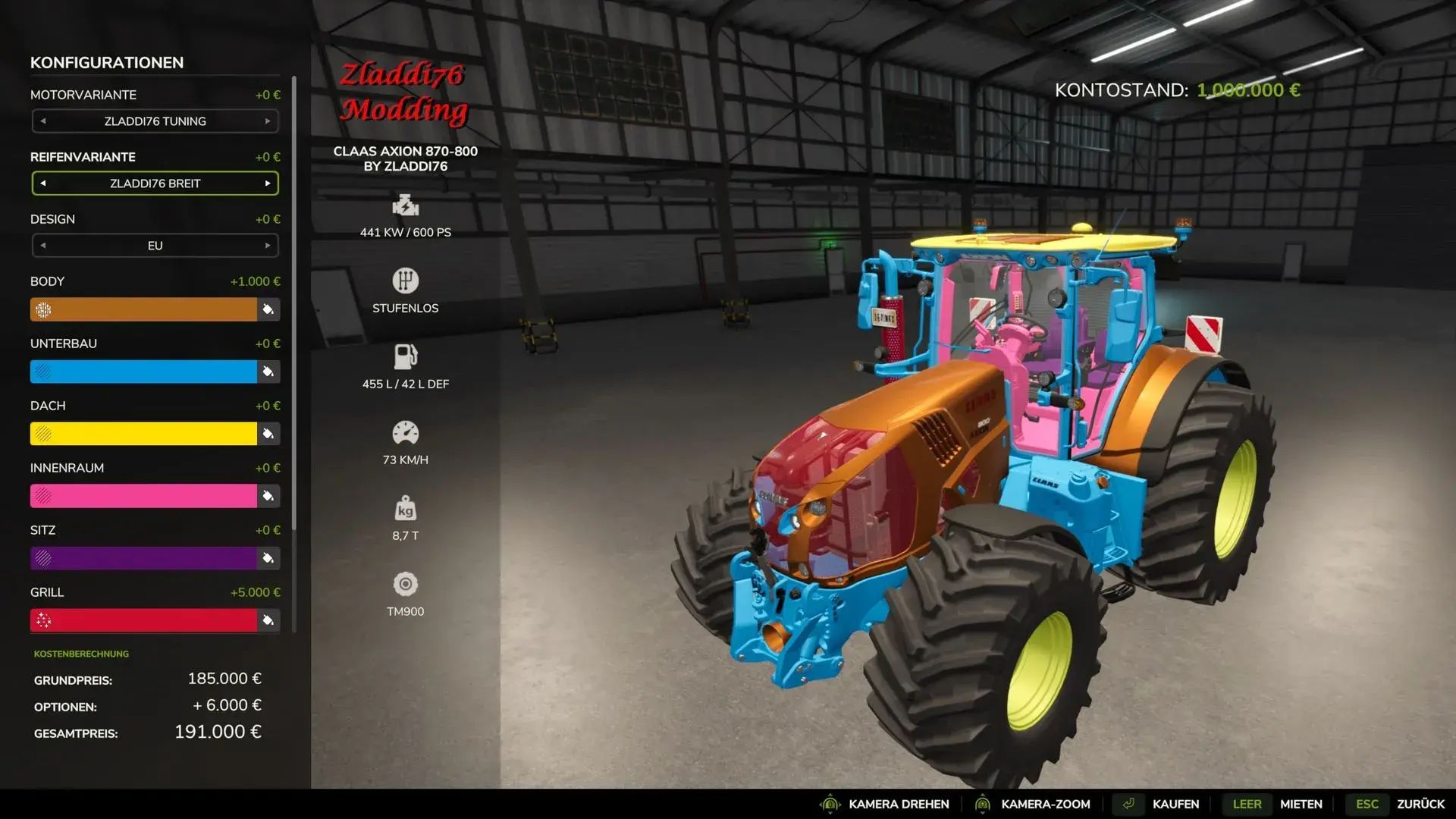Open the blue Unterbau color swatch
This screenshot has width=1456, height=819.
[143, 372]
